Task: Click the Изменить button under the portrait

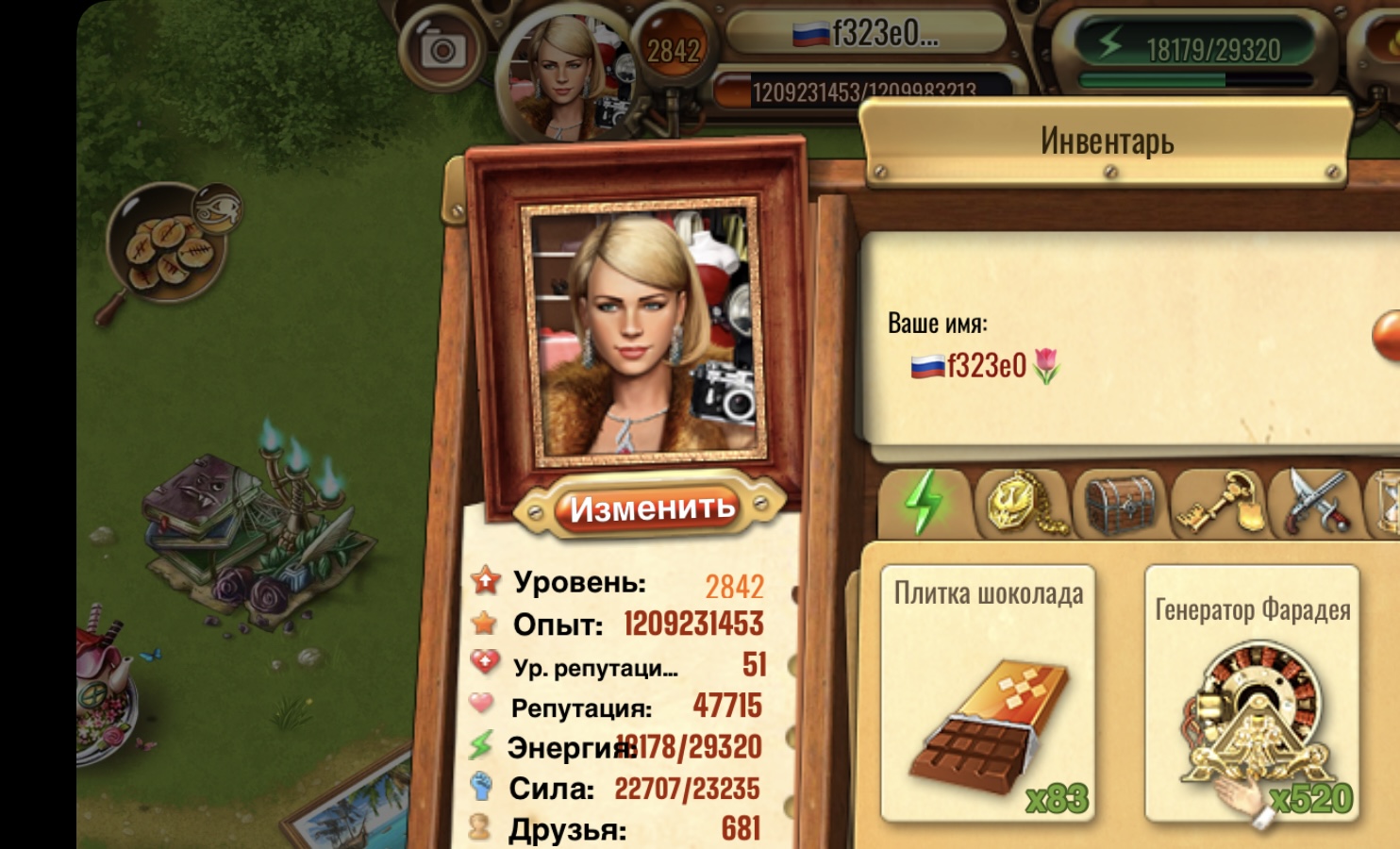Action: point(652,508)
